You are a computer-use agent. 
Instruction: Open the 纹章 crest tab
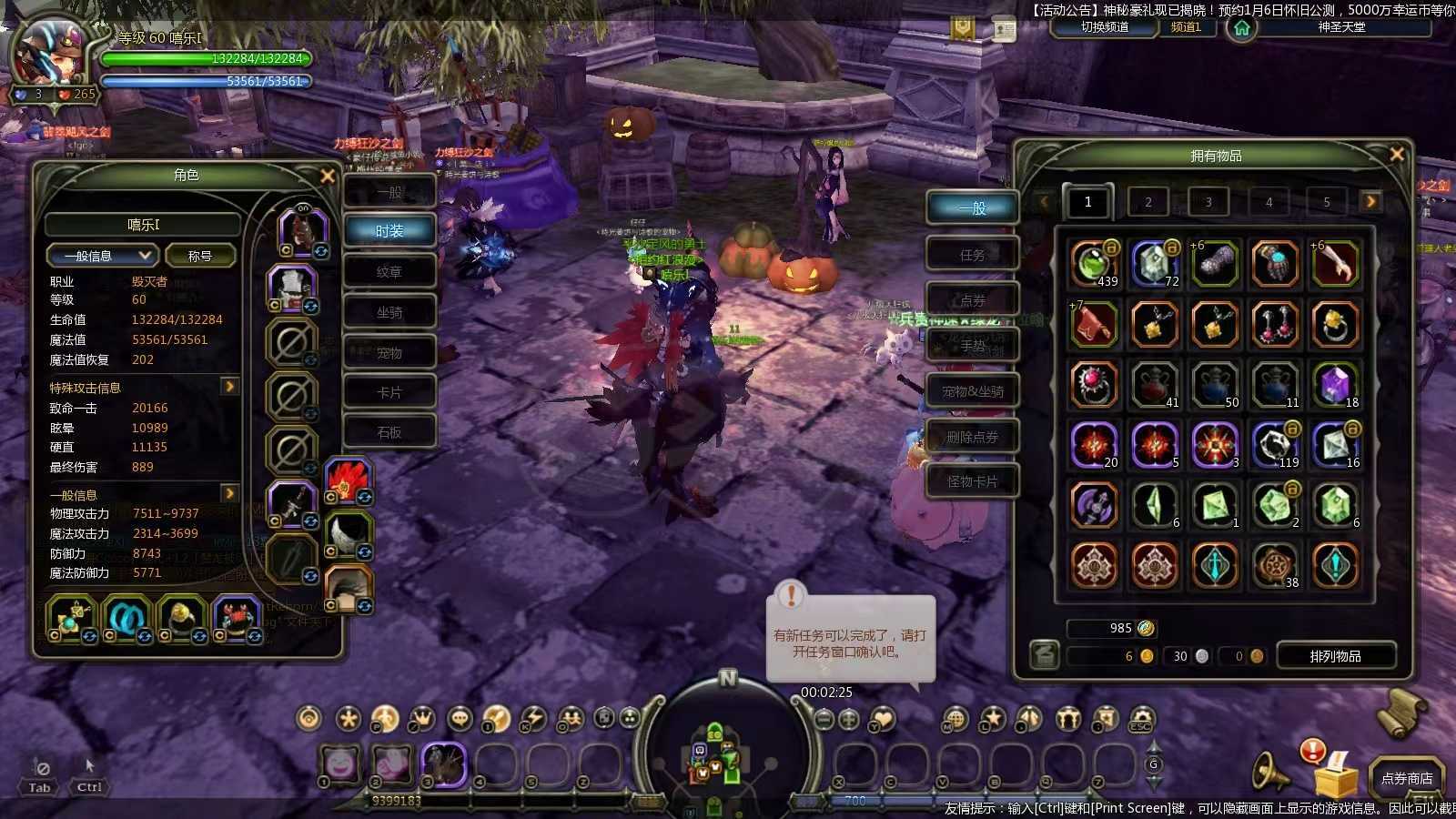click(389, 272)
